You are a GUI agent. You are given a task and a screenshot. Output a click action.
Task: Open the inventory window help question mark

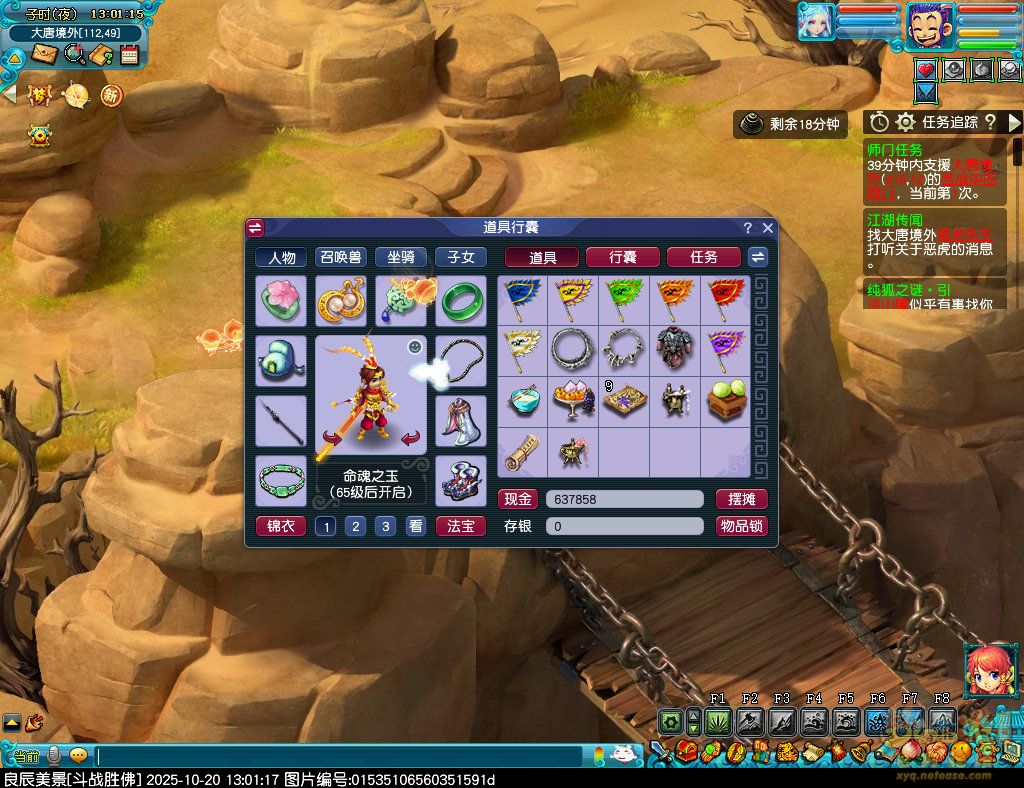747,228
